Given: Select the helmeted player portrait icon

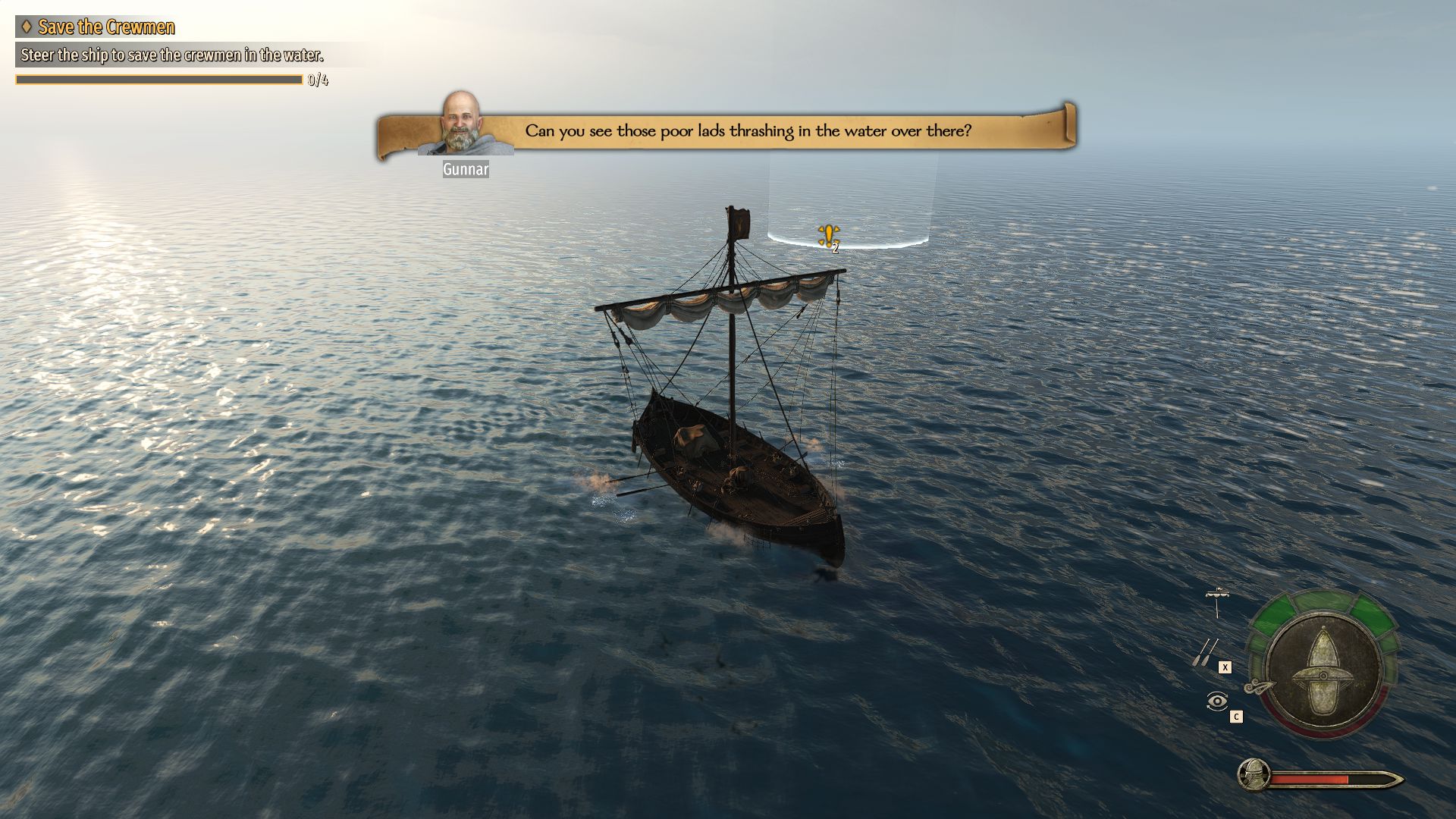Looking at the screenshot, I should coord(1254,775).
